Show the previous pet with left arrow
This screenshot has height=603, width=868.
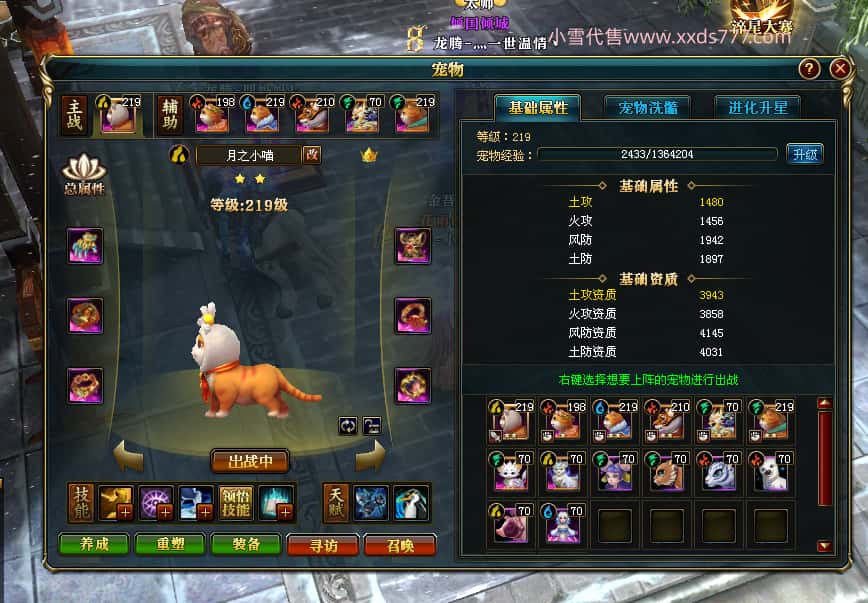(128, 458)
